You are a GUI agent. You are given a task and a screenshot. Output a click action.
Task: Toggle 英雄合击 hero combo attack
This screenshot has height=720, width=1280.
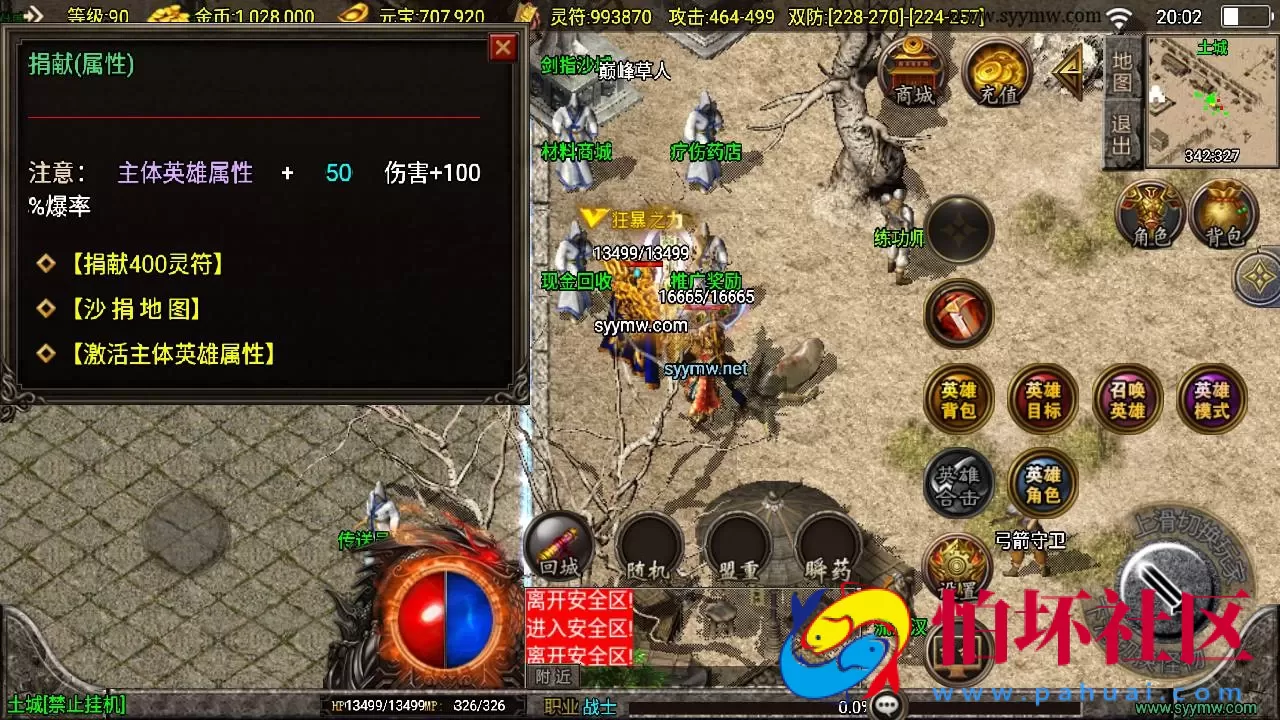[x=958, y=483]
